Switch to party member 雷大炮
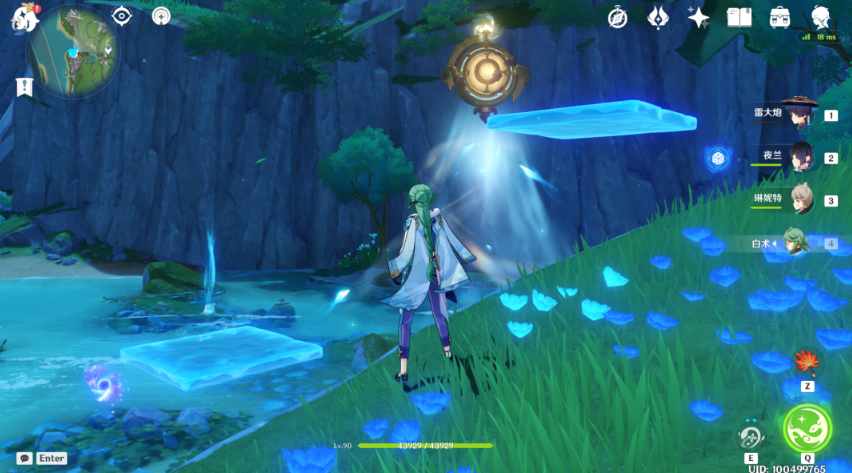This screenshot has height=473, width=852. [x=800, y=114]
